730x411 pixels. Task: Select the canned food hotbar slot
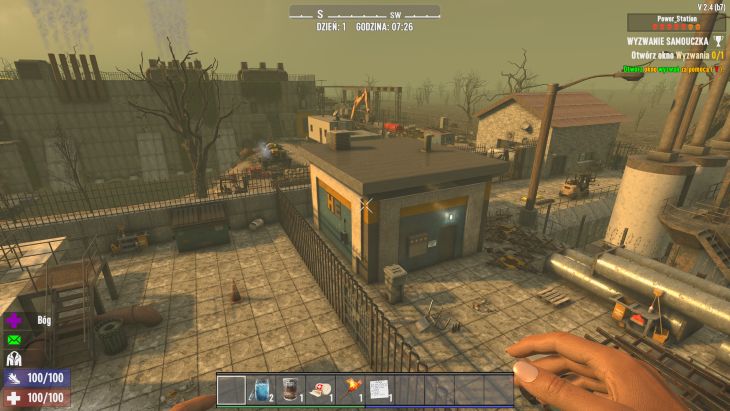point(290,389)
